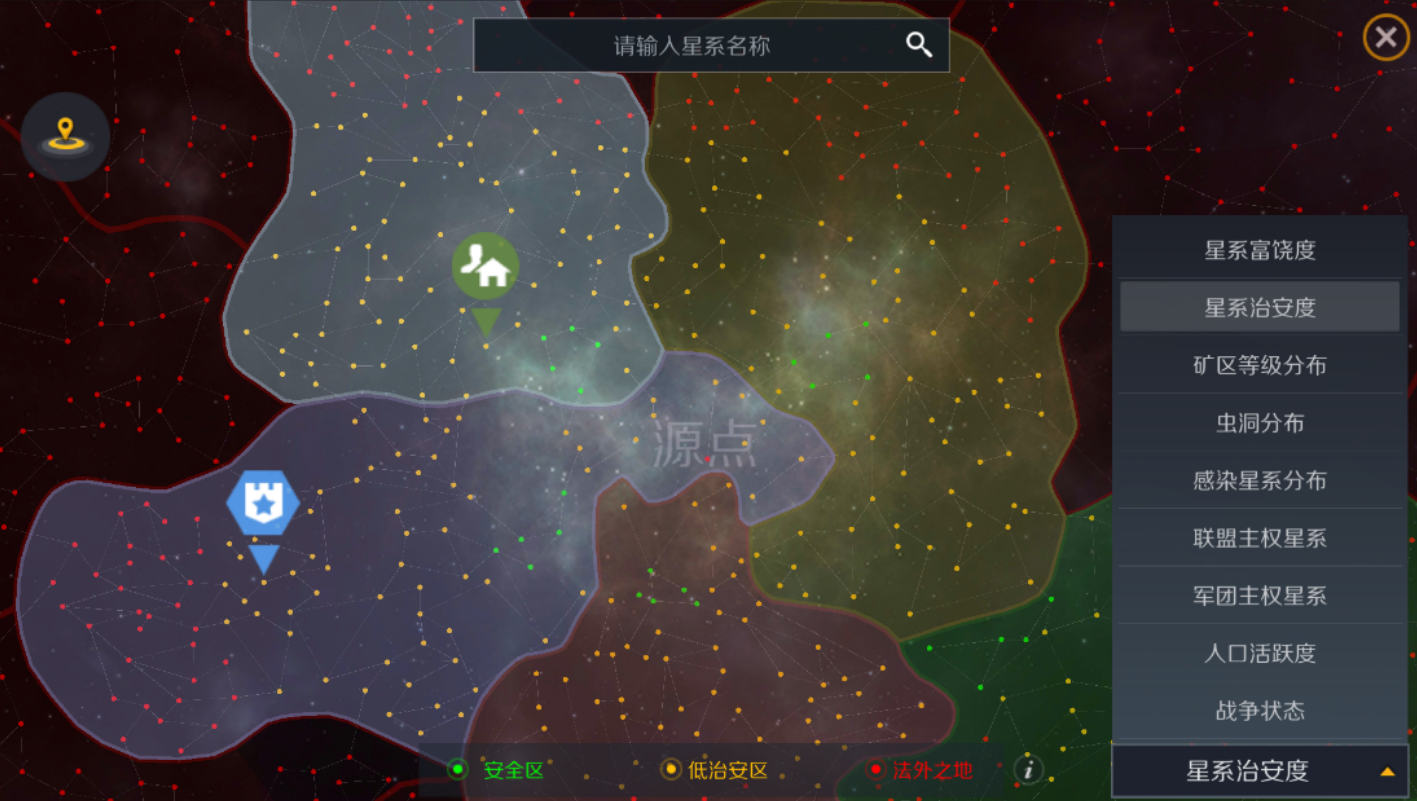This screenshot has width=1417, height=801.
Task: Show 联盟主权星系 on map
Action: (x=1259, y=538)
